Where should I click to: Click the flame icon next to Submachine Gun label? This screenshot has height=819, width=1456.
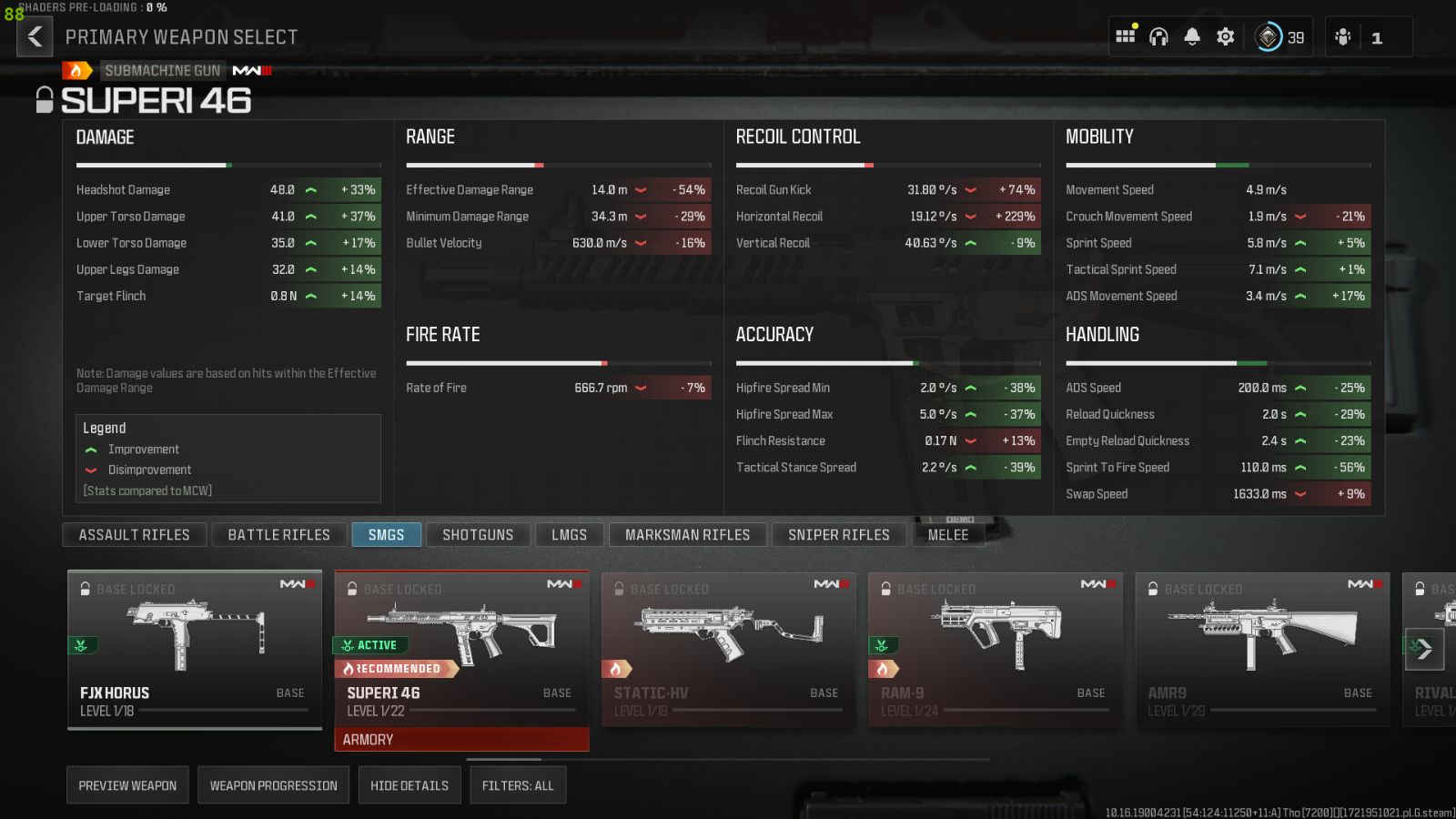click(x=76, y=70)
